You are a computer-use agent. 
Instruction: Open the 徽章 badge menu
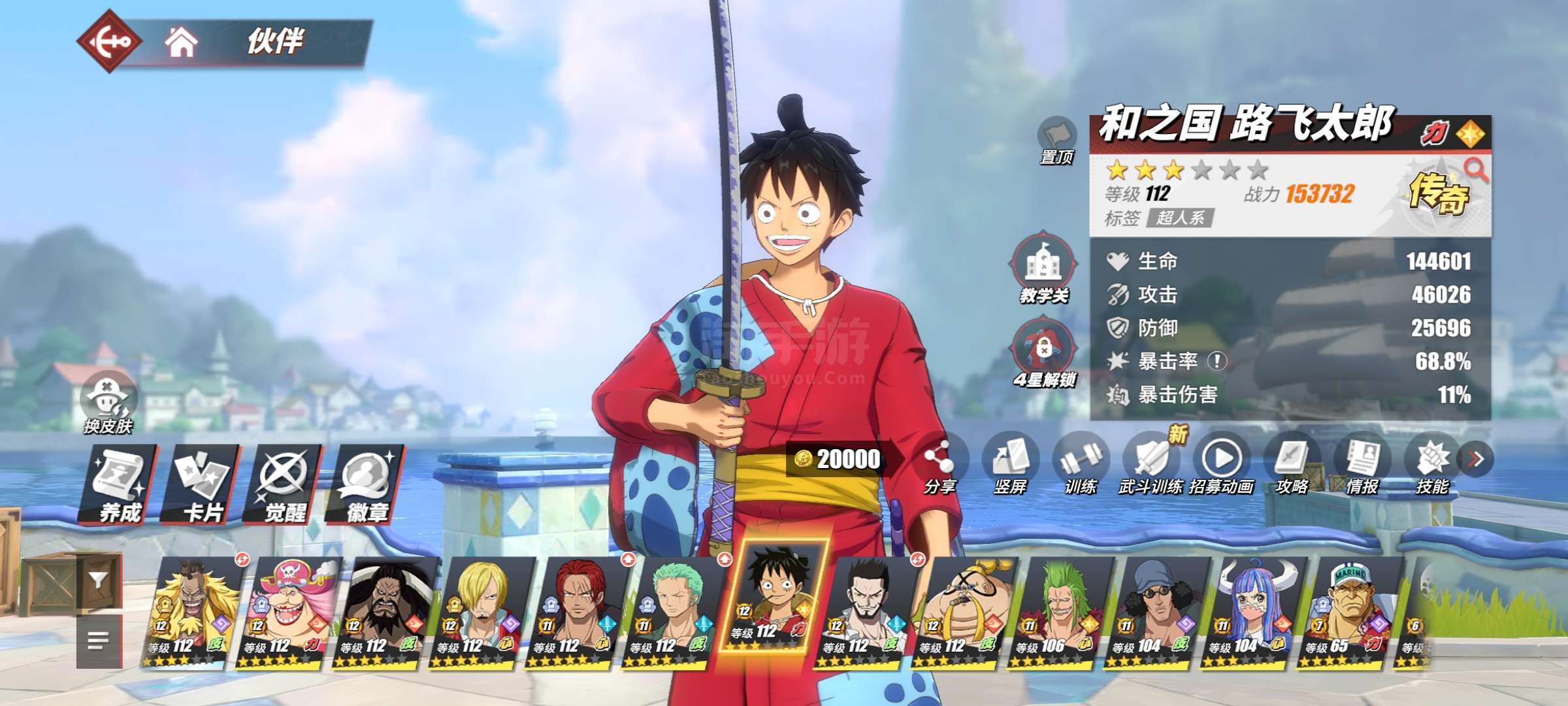pyautogui.click(x=367, y=485)
